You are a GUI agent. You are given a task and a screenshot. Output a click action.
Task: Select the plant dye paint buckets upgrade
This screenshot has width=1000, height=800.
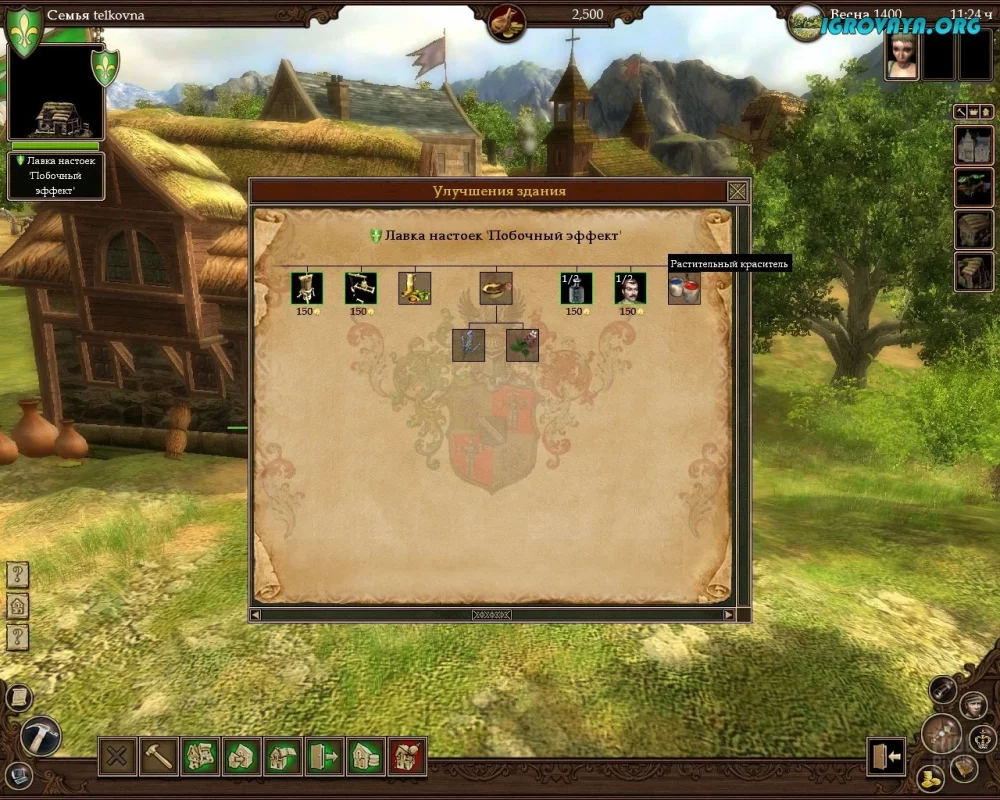click(x=684, y=289)
